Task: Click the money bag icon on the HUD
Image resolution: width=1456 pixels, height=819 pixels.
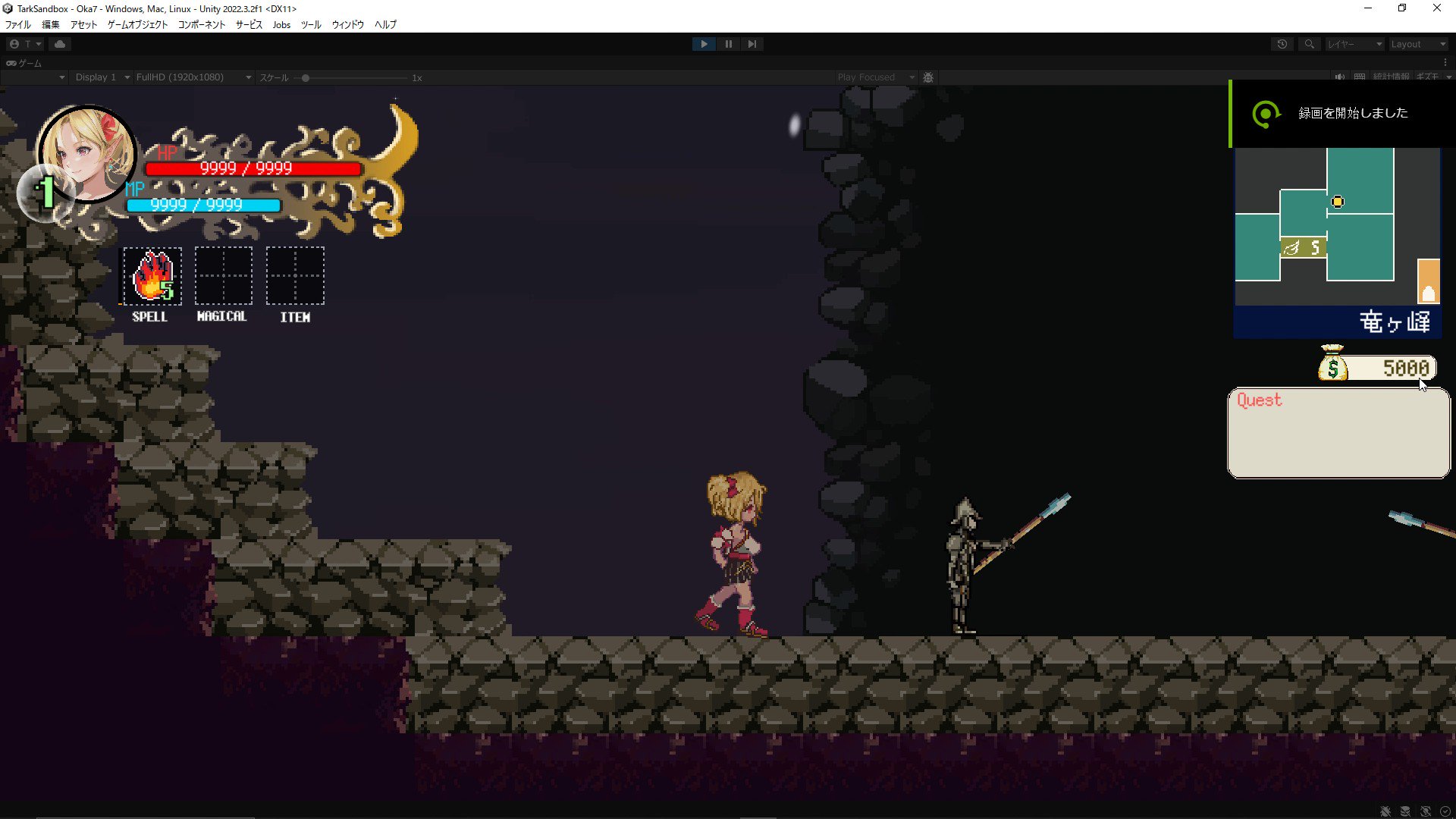Action: [1334, 368]
